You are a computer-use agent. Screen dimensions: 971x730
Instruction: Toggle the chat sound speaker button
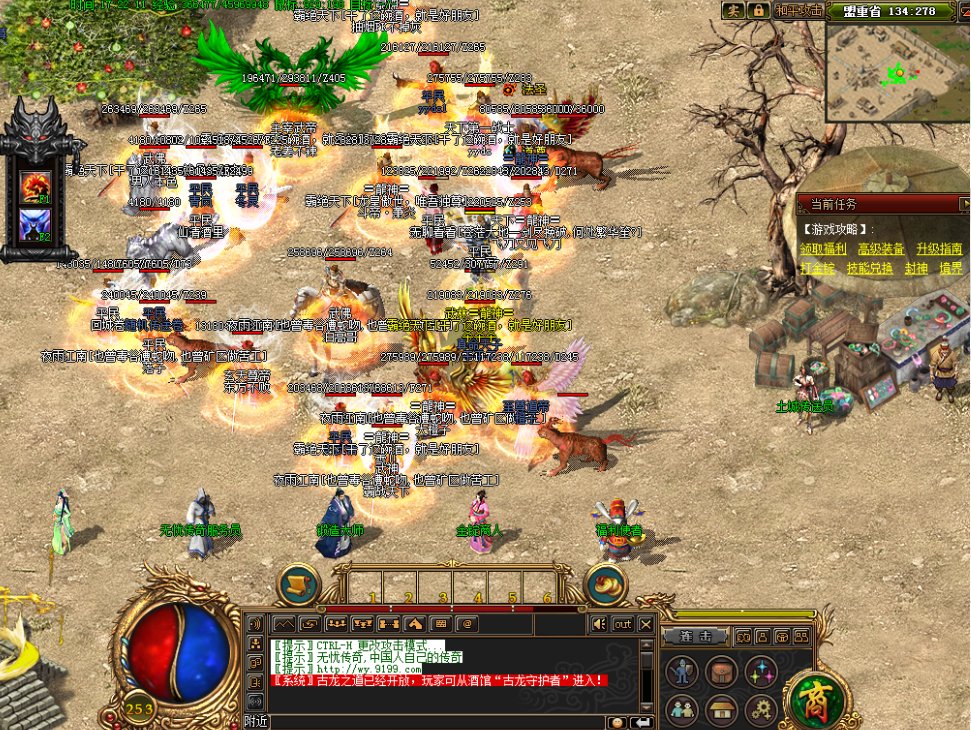tap(599, 624)
